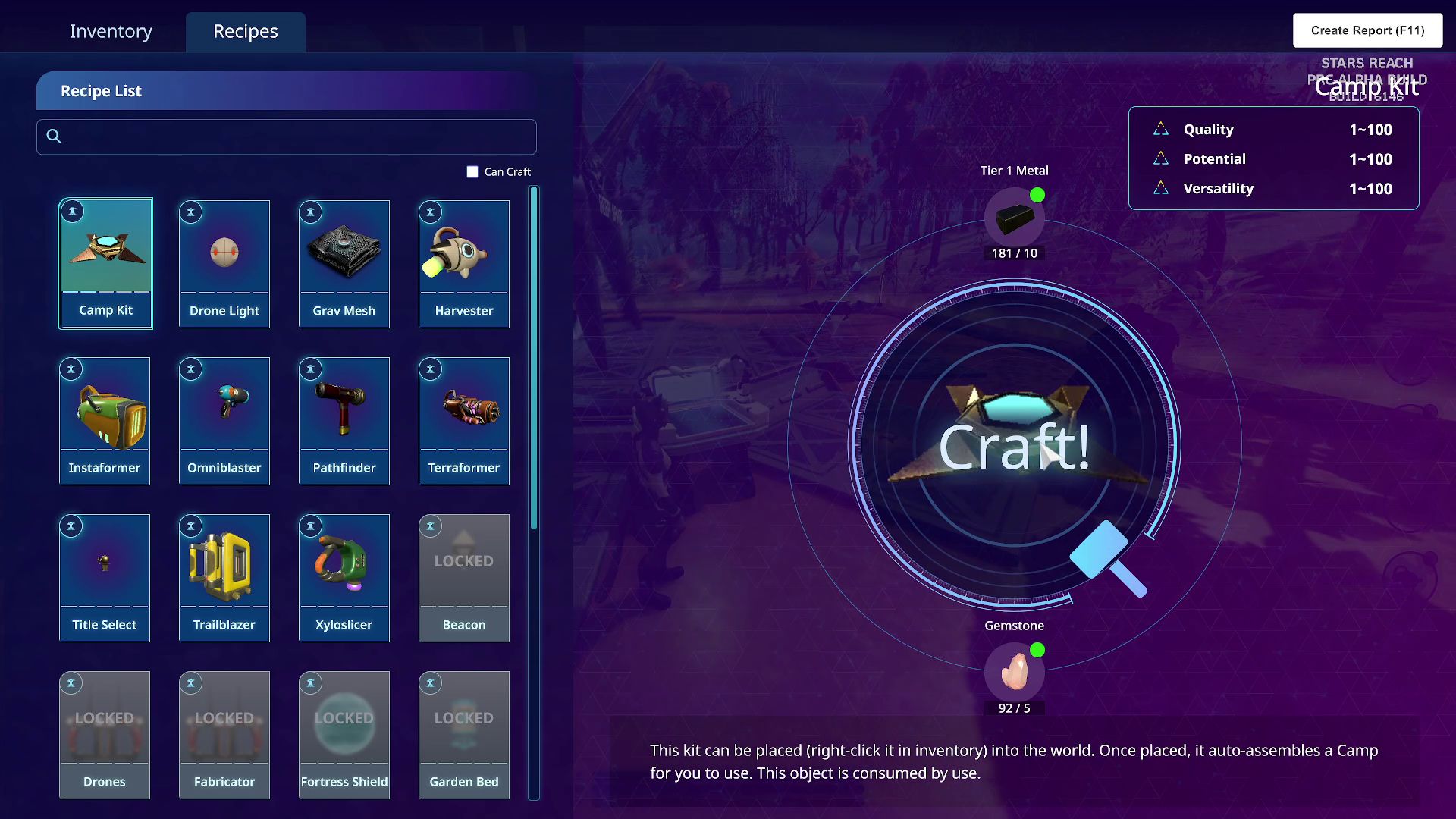Toggle the Can Craft checkbox
The width and height of the screenshot is (1456, 819).
[472, 172]
